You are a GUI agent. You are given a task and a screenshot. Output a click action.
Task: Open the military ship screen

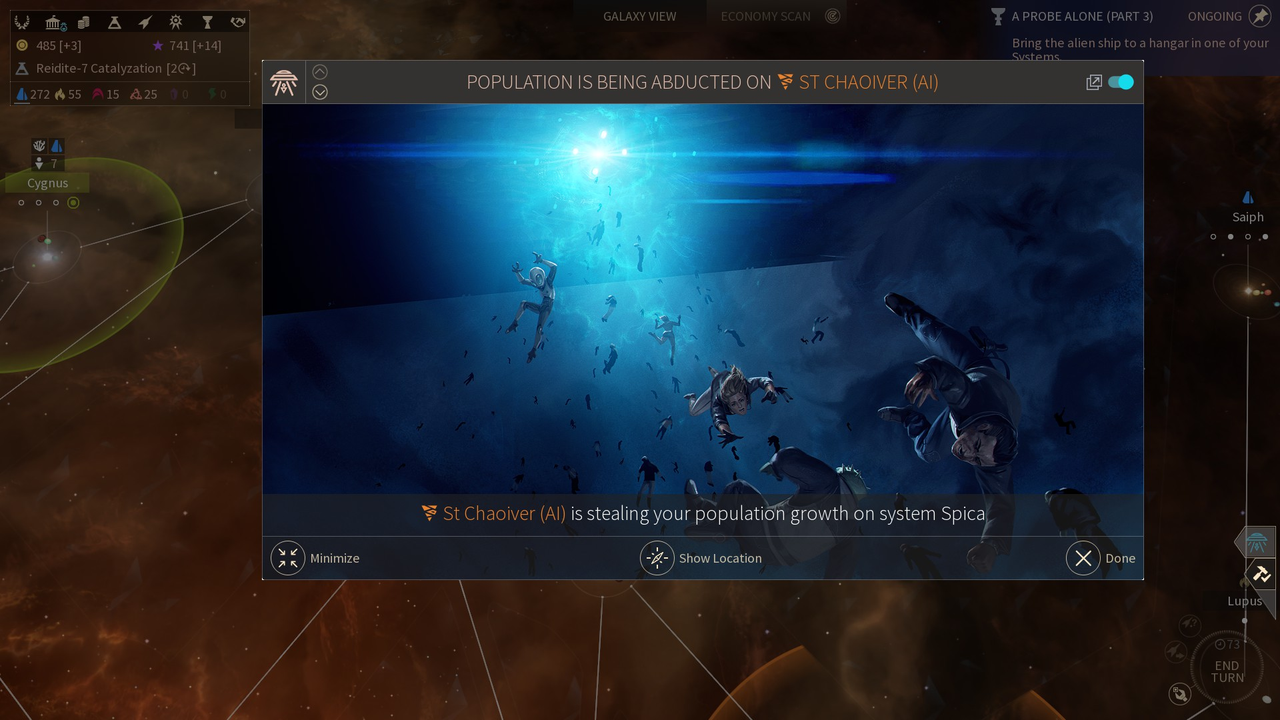(145, 22)
